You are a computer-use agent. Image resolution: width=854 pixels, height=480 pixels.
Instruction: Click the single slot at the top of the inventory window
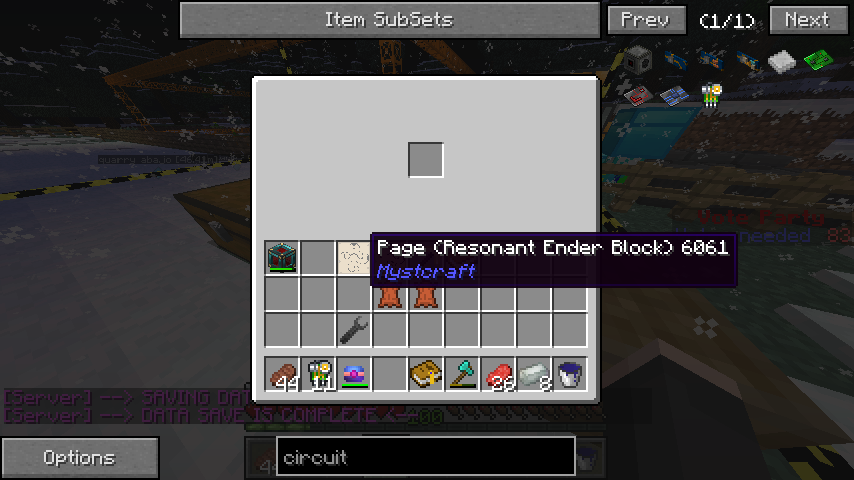click(x=425, y=160)
